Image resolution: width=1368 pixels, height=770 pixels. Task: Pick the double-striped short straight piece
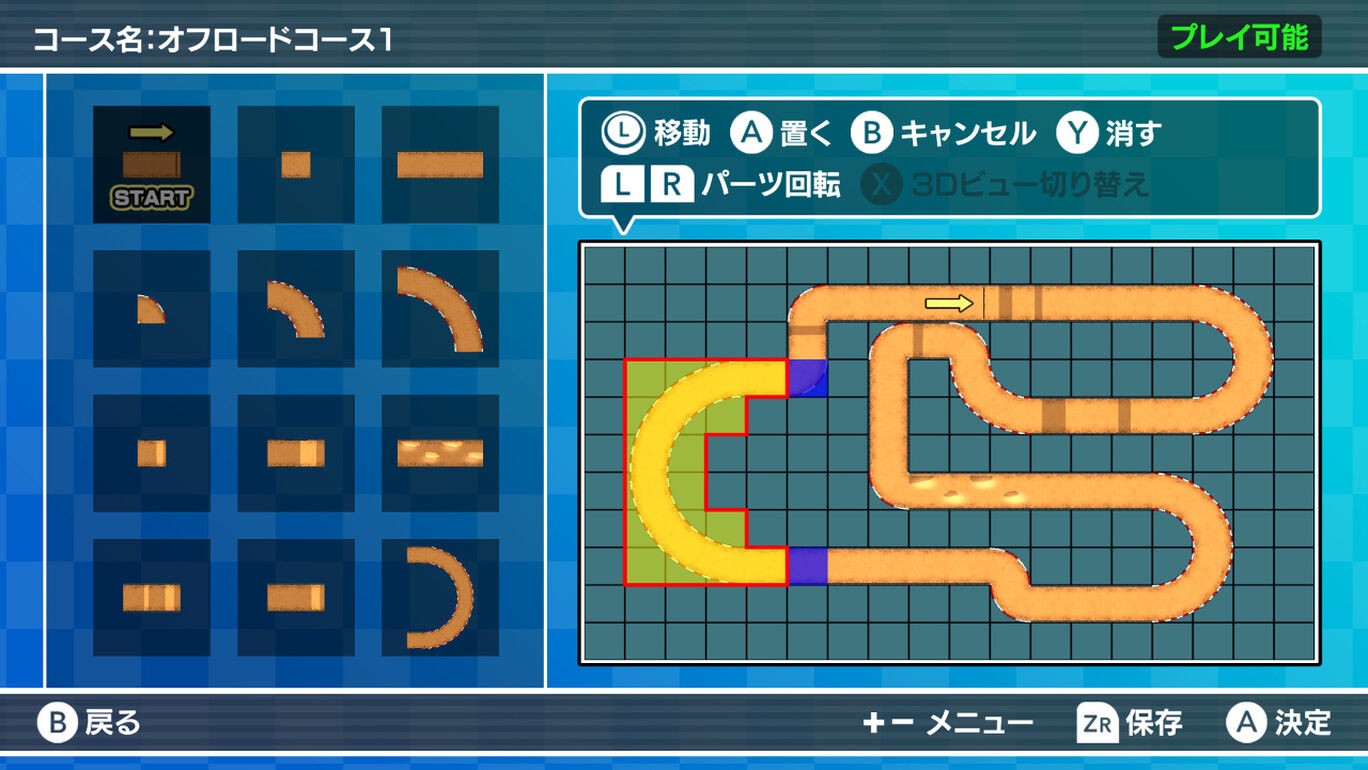tap(152, 595)
